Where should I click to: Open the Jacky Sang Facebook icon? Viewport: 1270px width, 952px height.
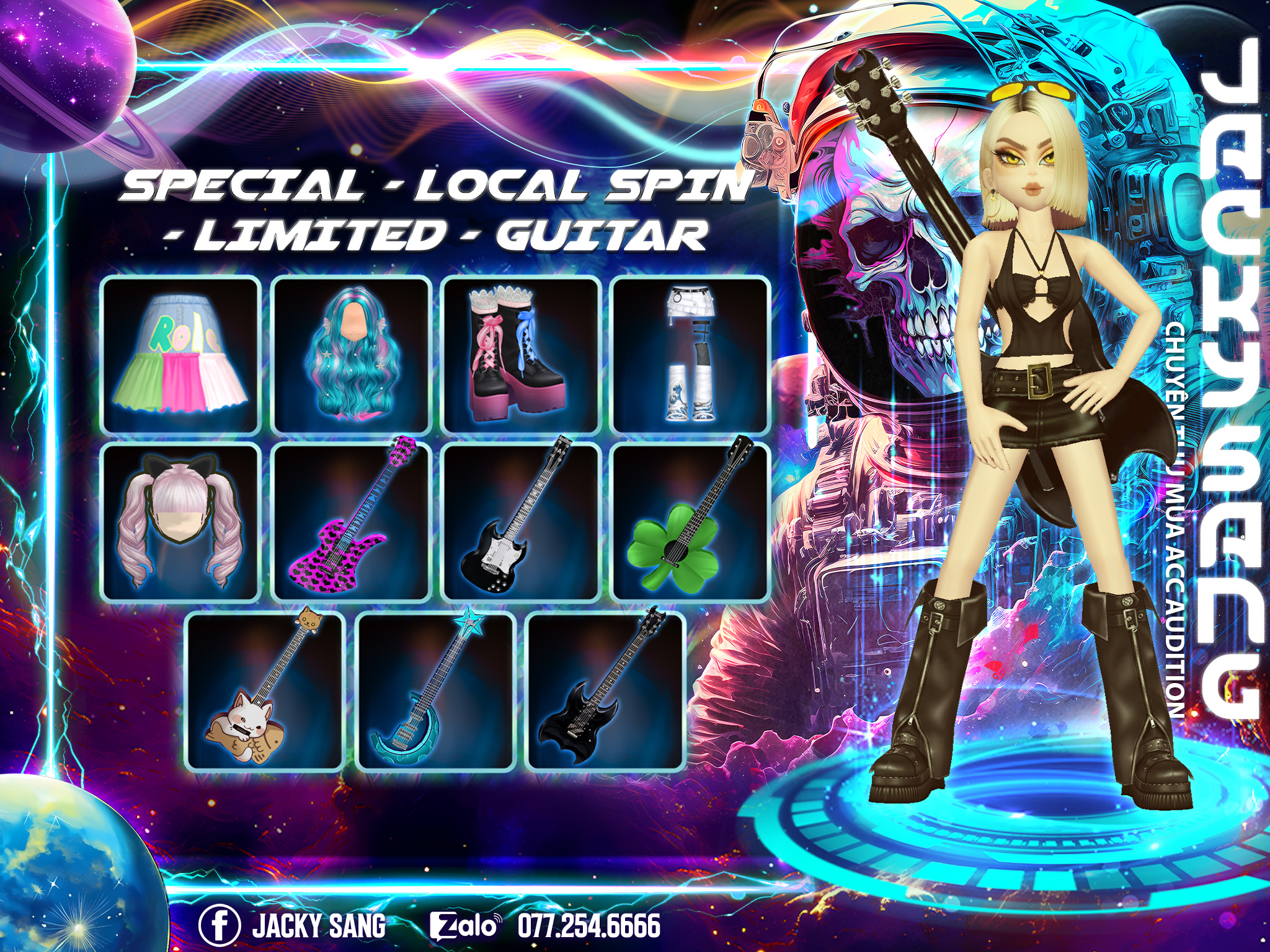click(220, 925)
